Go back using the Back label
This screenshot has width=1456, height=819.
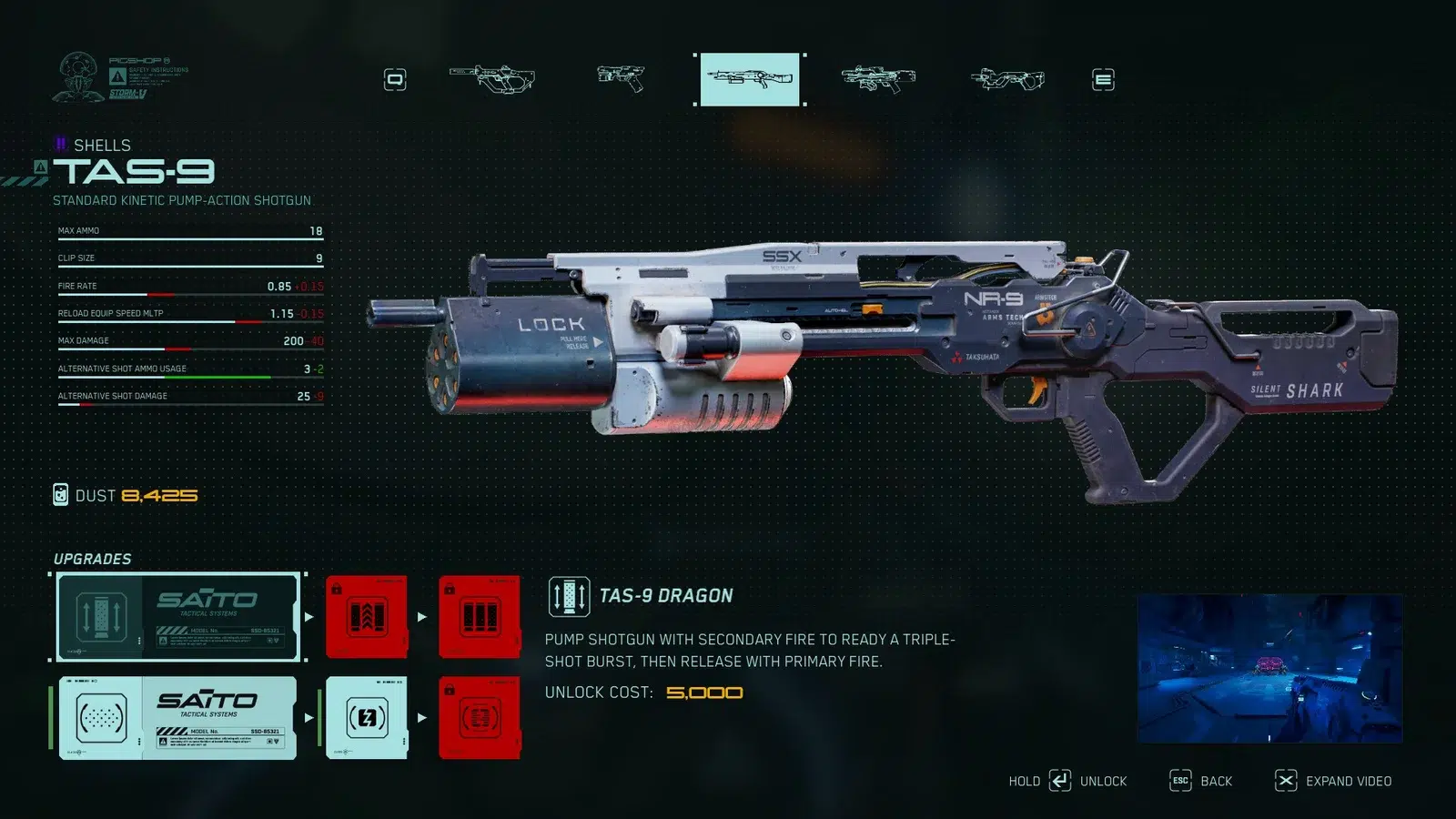tap(1216, 782)
